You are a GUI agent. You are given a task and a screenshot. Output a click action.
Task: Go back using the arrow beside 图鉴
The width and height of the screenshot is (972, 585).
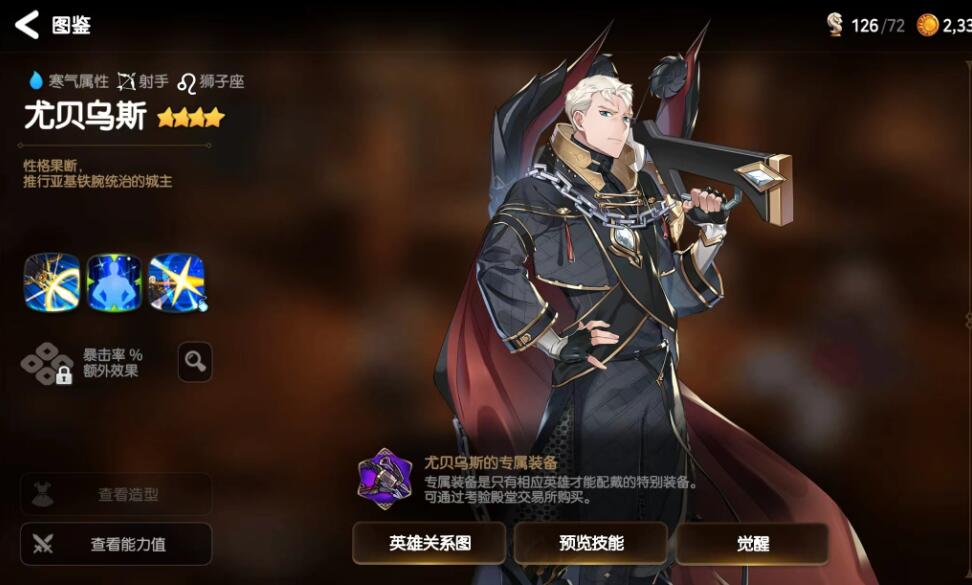click(x=27, y=25)
